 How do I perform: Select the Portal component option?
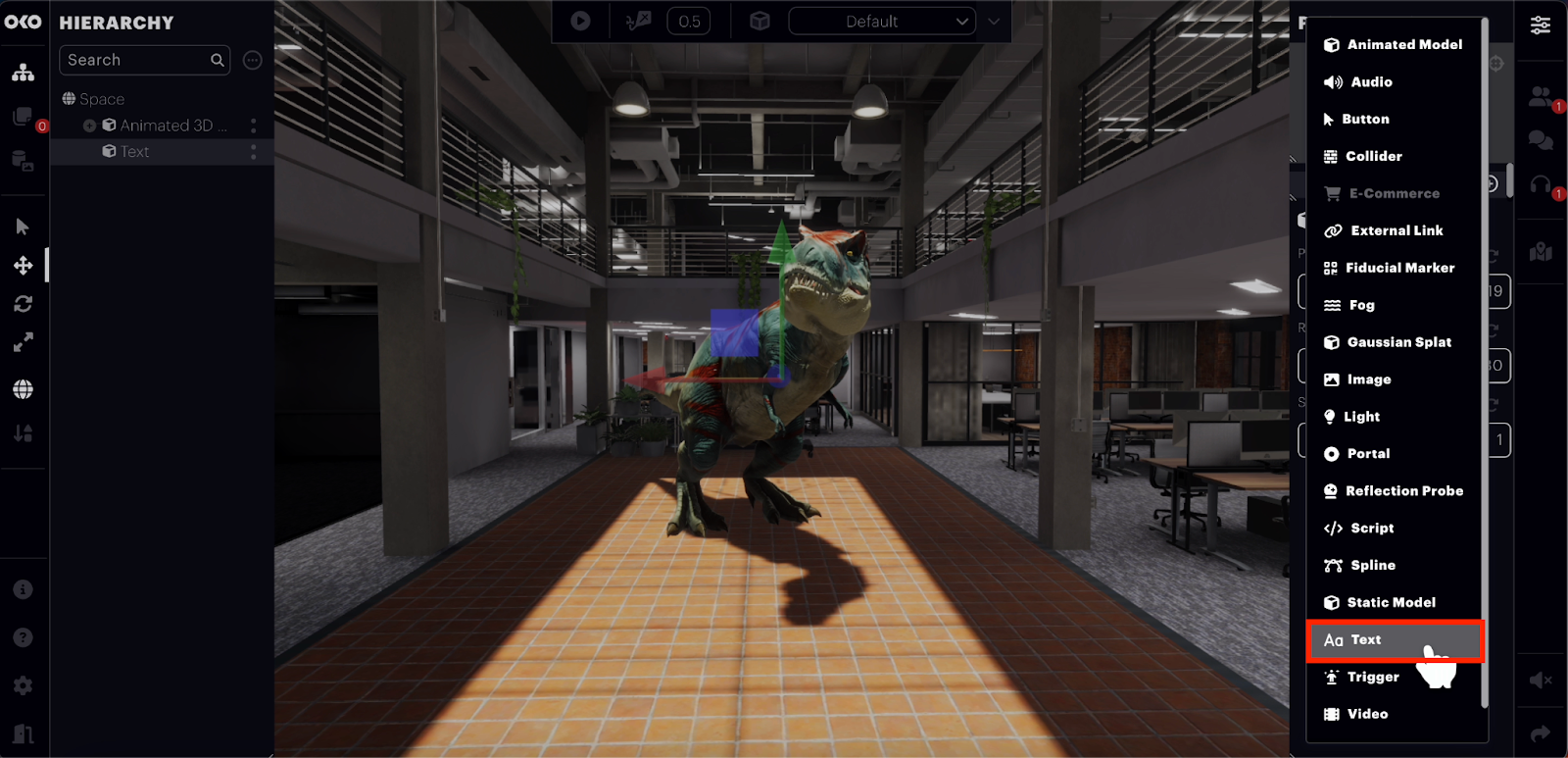1367,454
